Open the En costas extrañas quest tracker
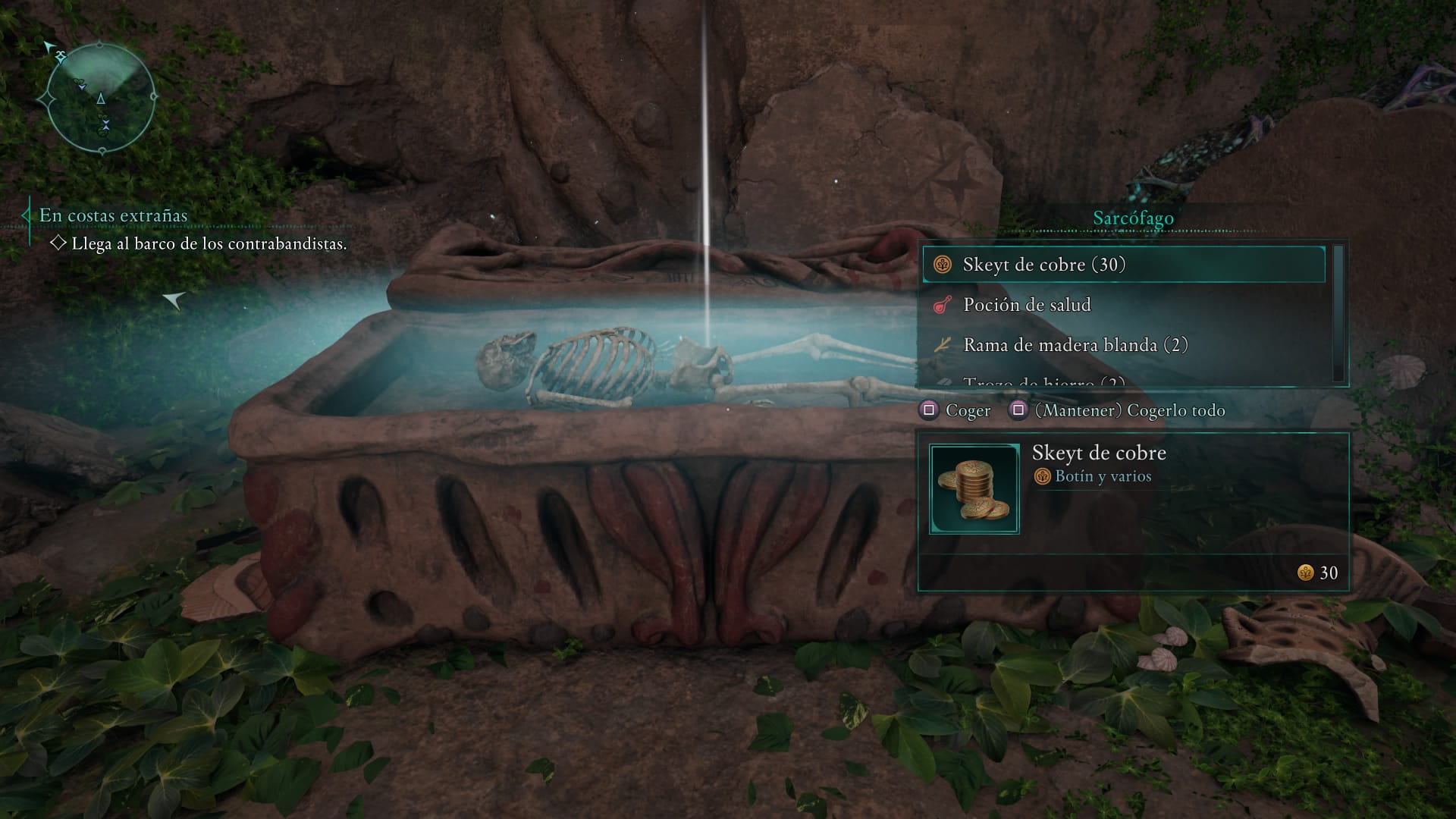1456x819 pixels. click(114, 215)
